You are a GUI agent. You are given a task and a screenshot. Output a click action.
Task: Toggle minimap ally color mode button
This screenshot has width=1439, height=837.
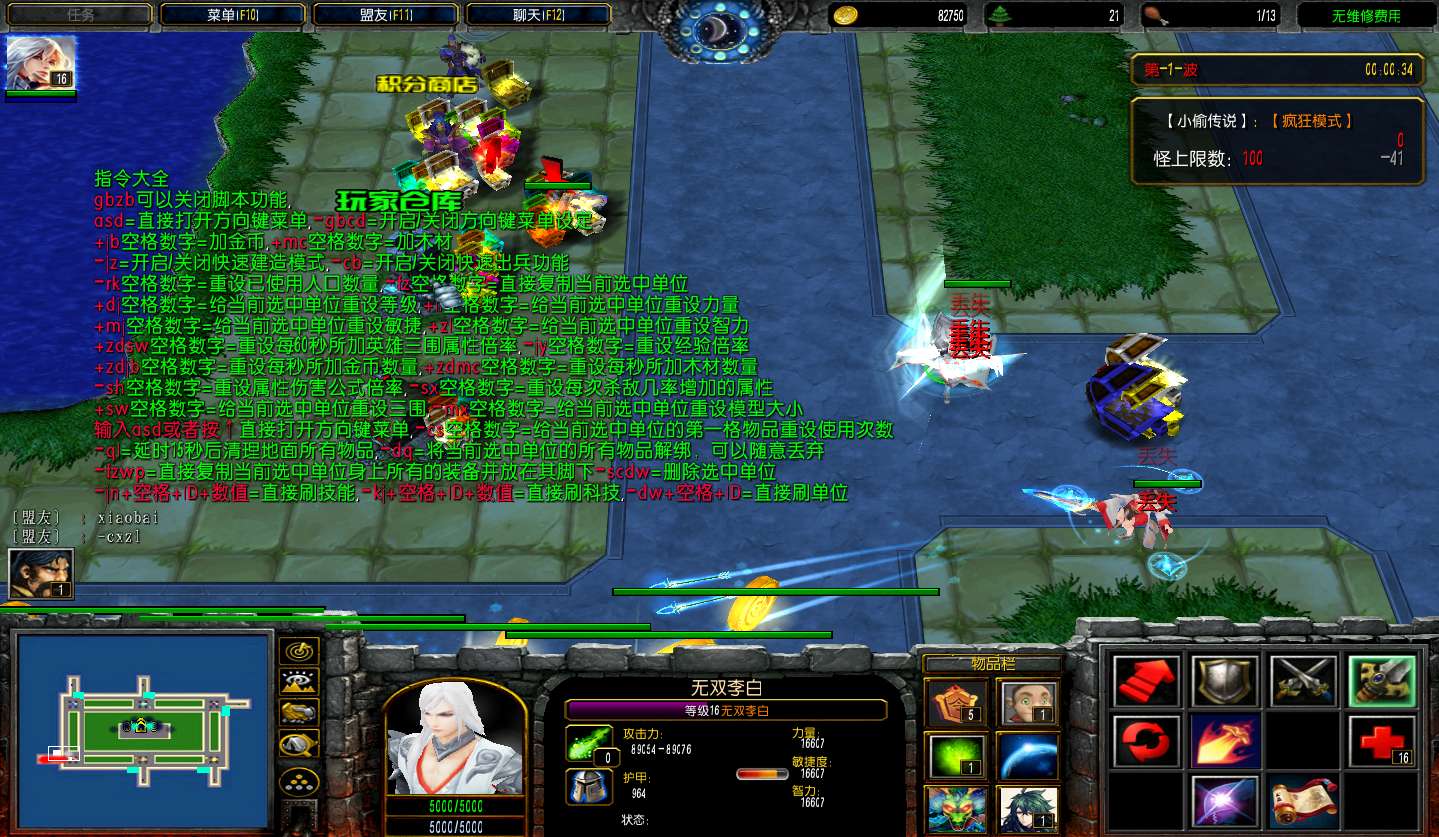tap(298, 713)
